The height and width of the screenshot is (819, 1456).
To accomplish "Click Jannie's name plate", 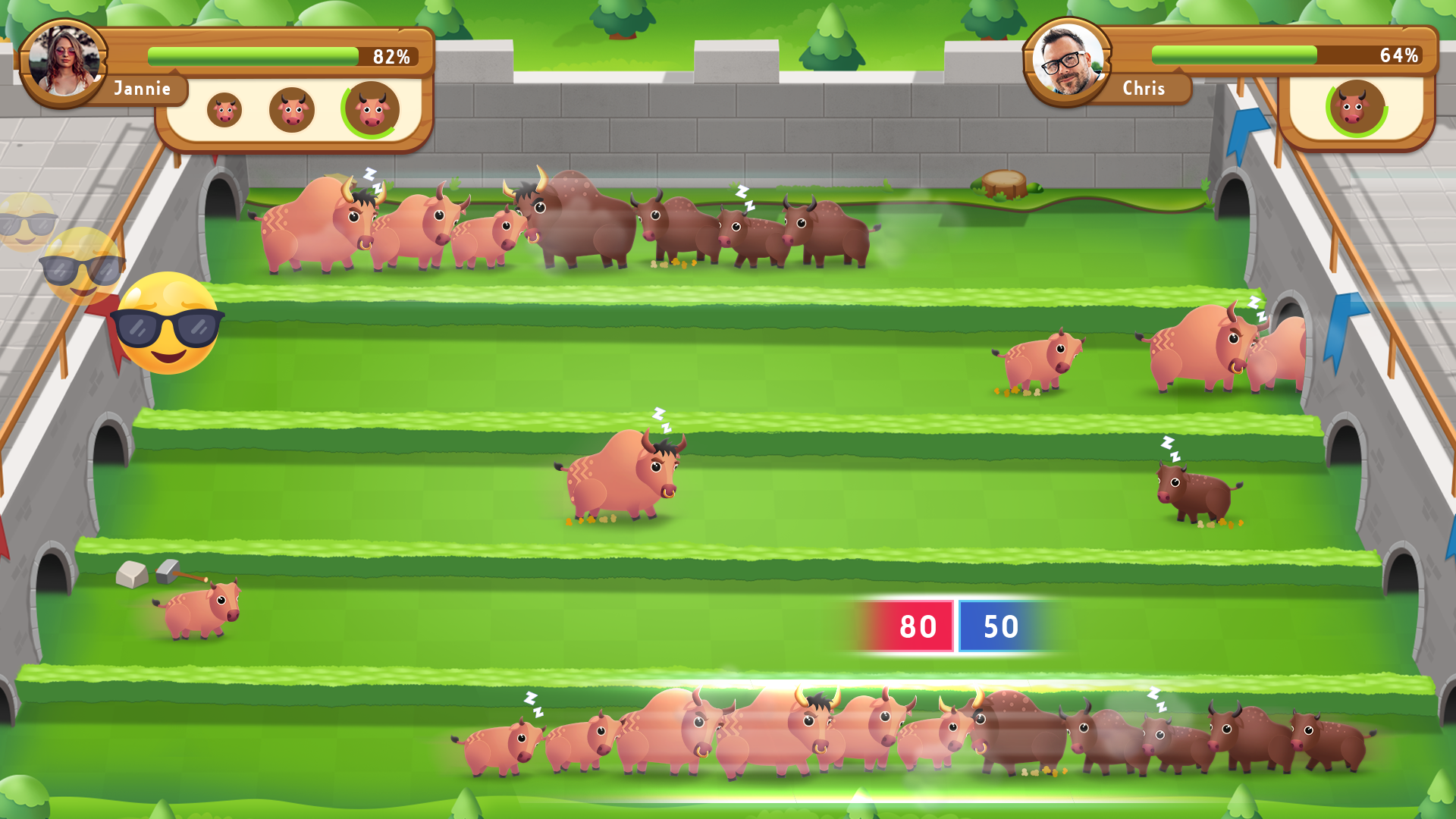I will pos(143,89).
